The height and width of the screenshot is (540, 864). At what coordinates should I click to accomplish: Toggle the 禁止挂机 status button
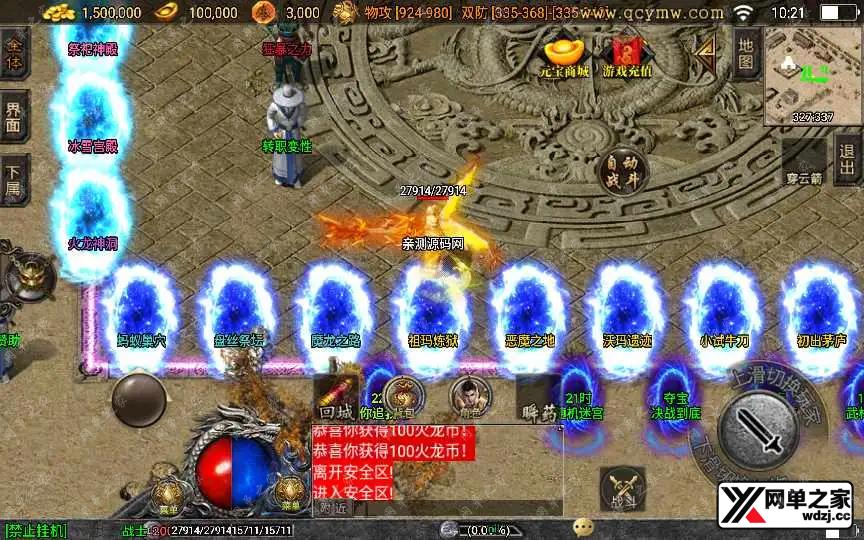point(36,530)
